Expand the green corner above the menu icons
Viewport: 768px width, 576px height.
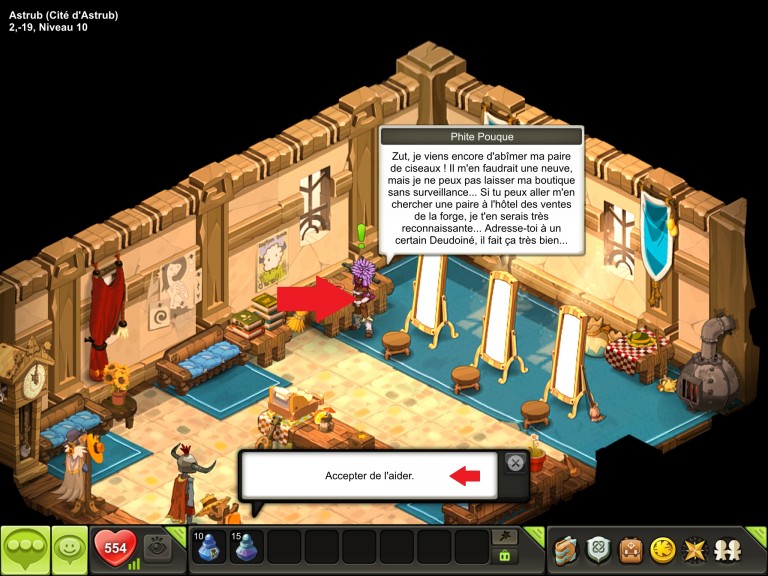coord(757,533)
